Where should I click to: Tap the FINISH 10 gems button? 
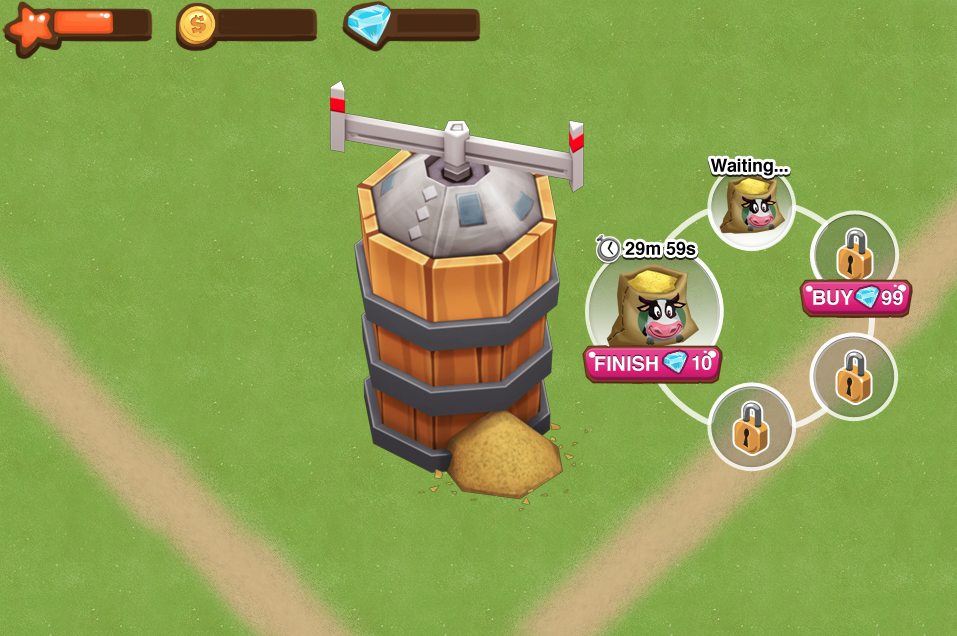(x=652, y=363)
